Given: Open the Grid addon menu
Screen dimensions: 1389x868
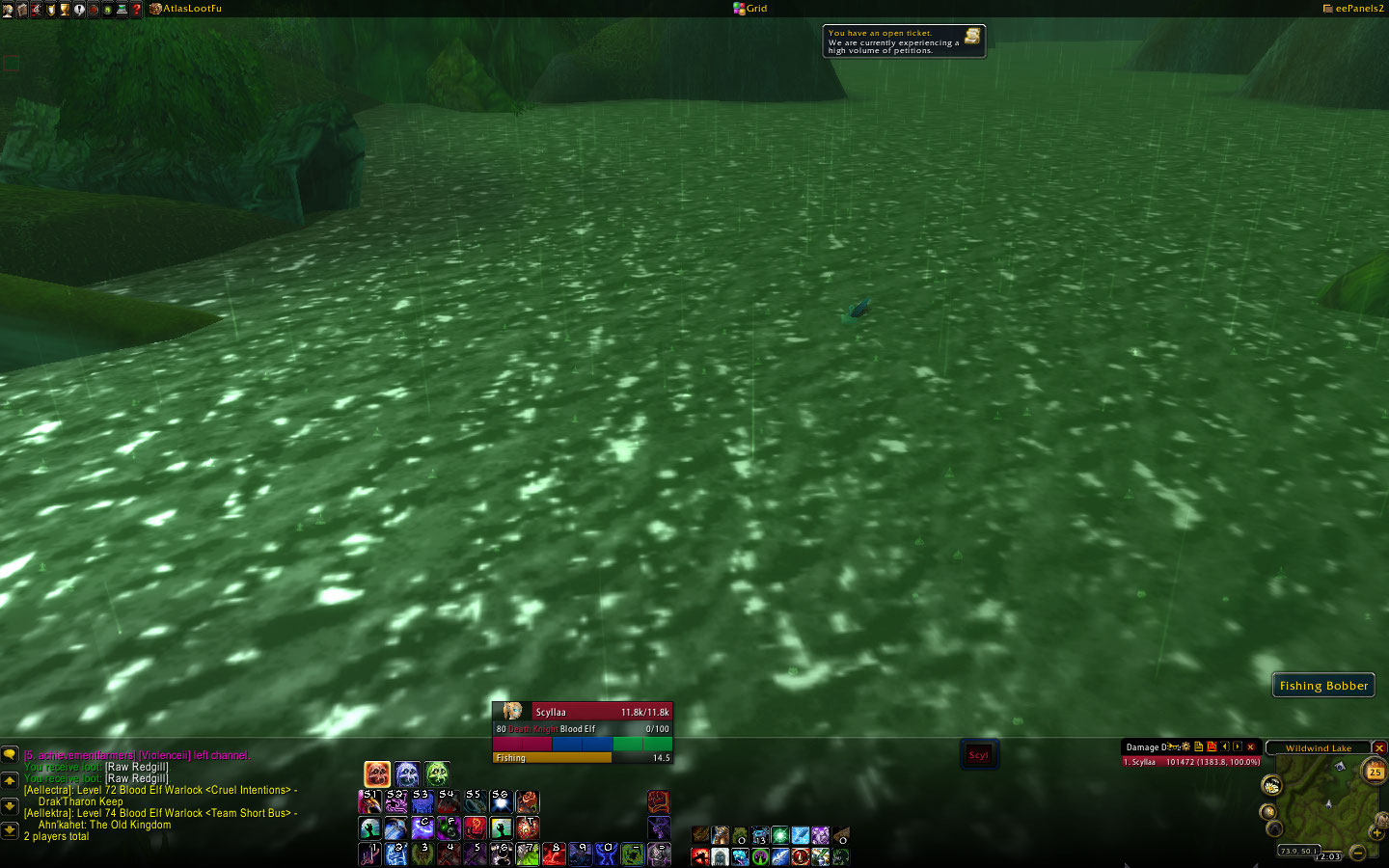Looking at the screenshot, I should (750, 9).
